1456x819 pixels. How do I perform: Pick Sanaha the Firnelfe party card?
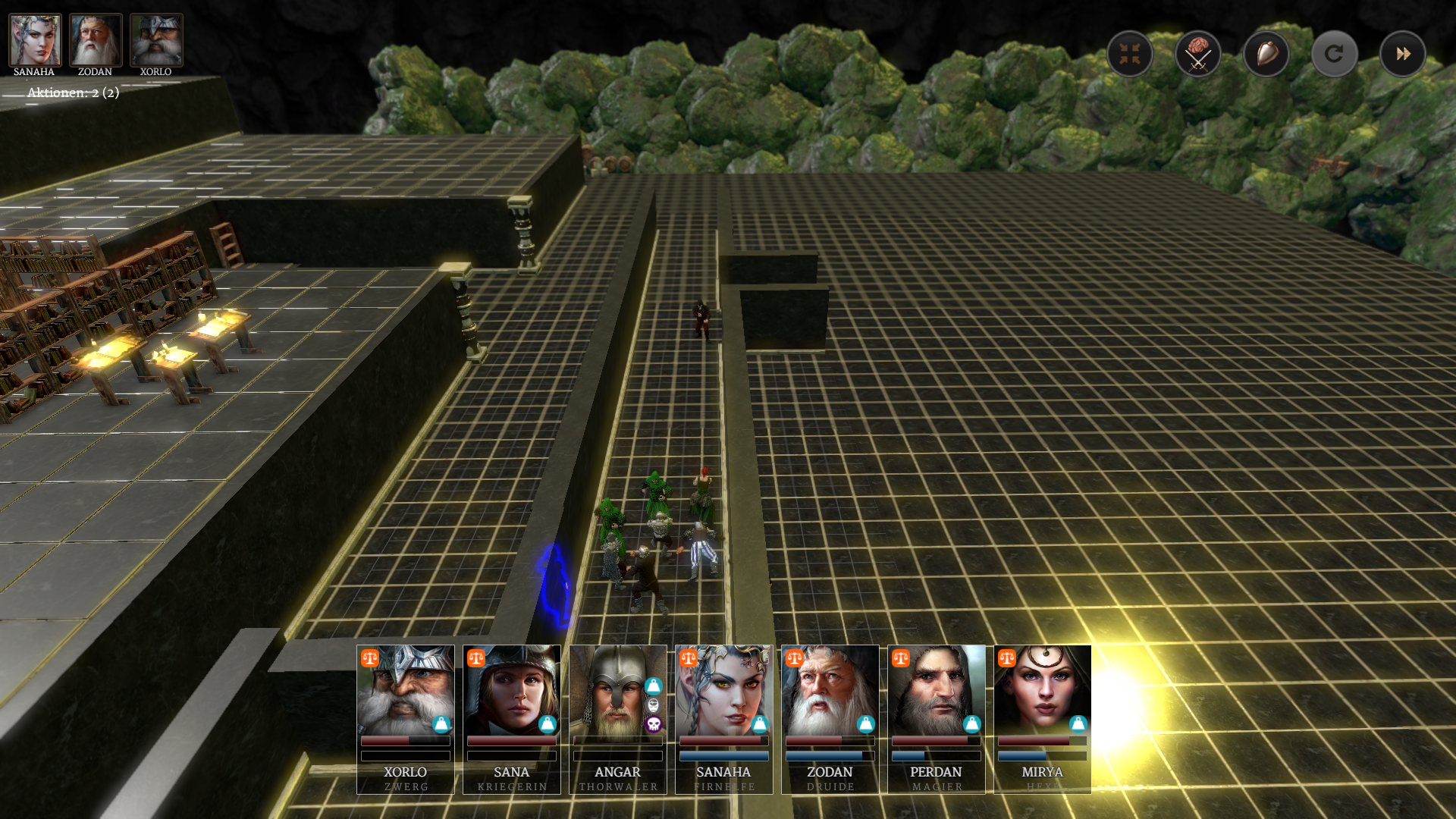pyautogui.click(x=724, y=718)
